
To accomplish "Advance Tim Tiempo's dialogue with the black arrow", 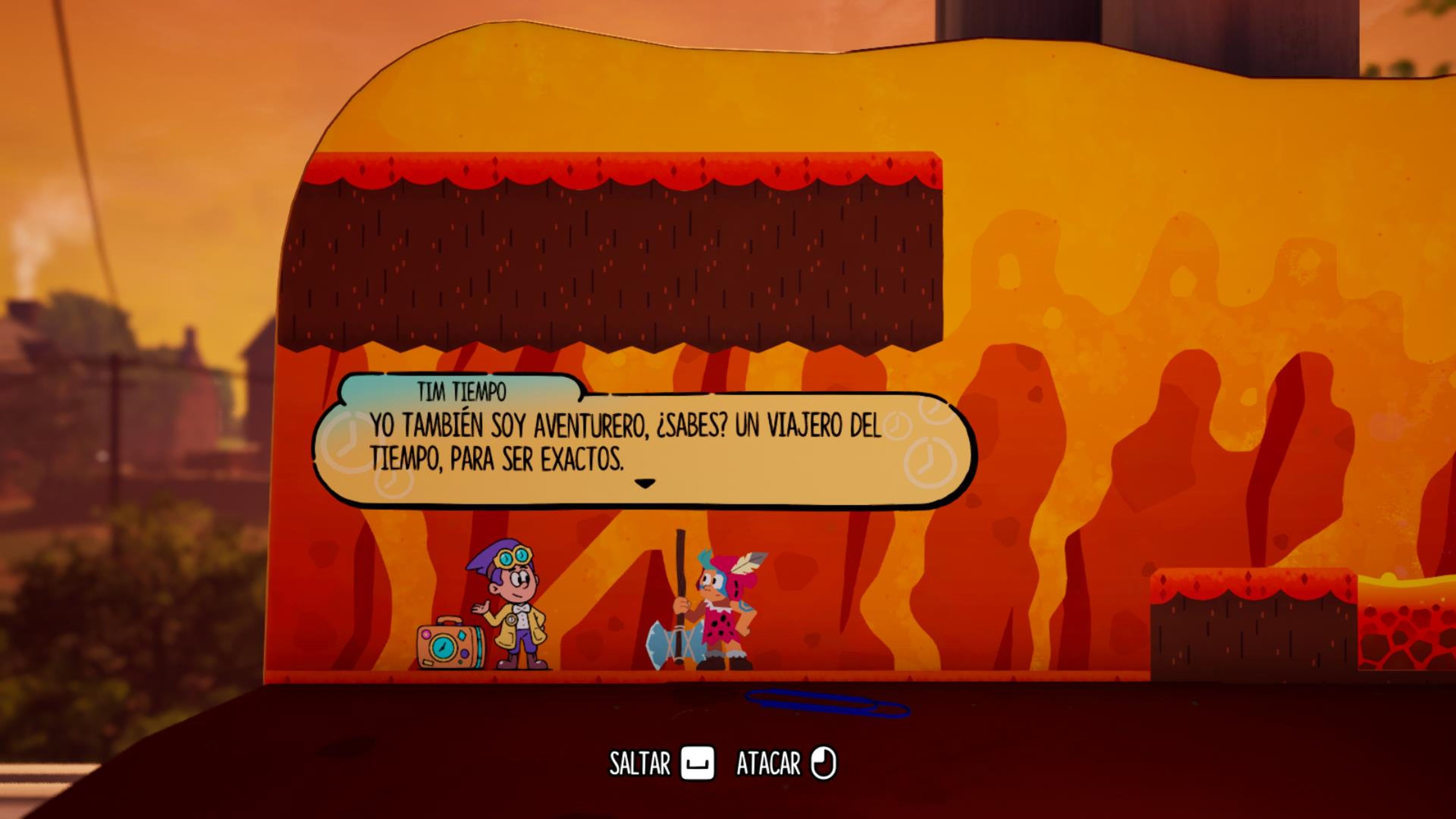I will [644, 484].
